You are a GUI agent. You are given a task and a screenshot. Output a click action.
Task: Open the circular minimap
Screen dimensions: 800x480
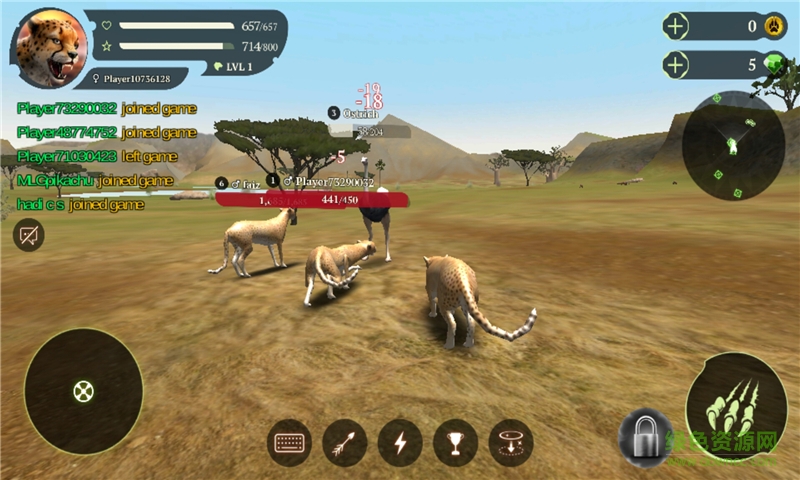732,146
